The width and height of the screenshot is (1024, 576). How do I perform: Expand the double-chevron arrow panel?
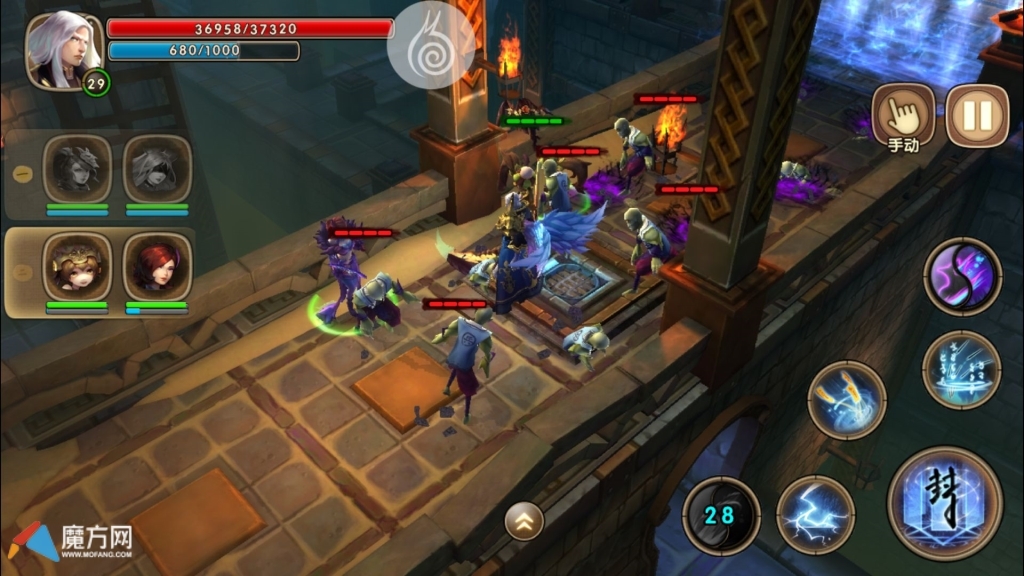coord(524,519)
